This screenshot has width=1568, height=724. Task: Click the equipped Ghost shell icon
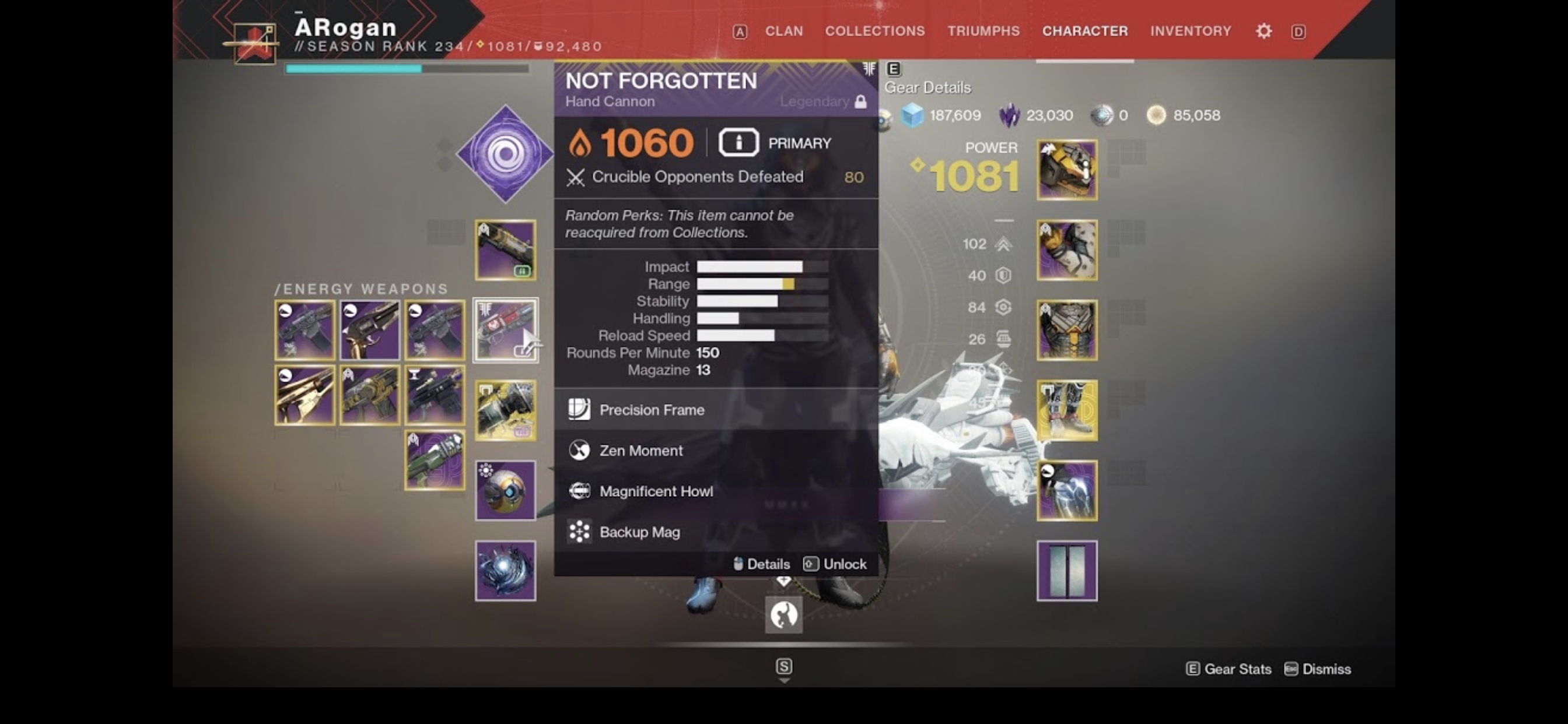point(506,491)
